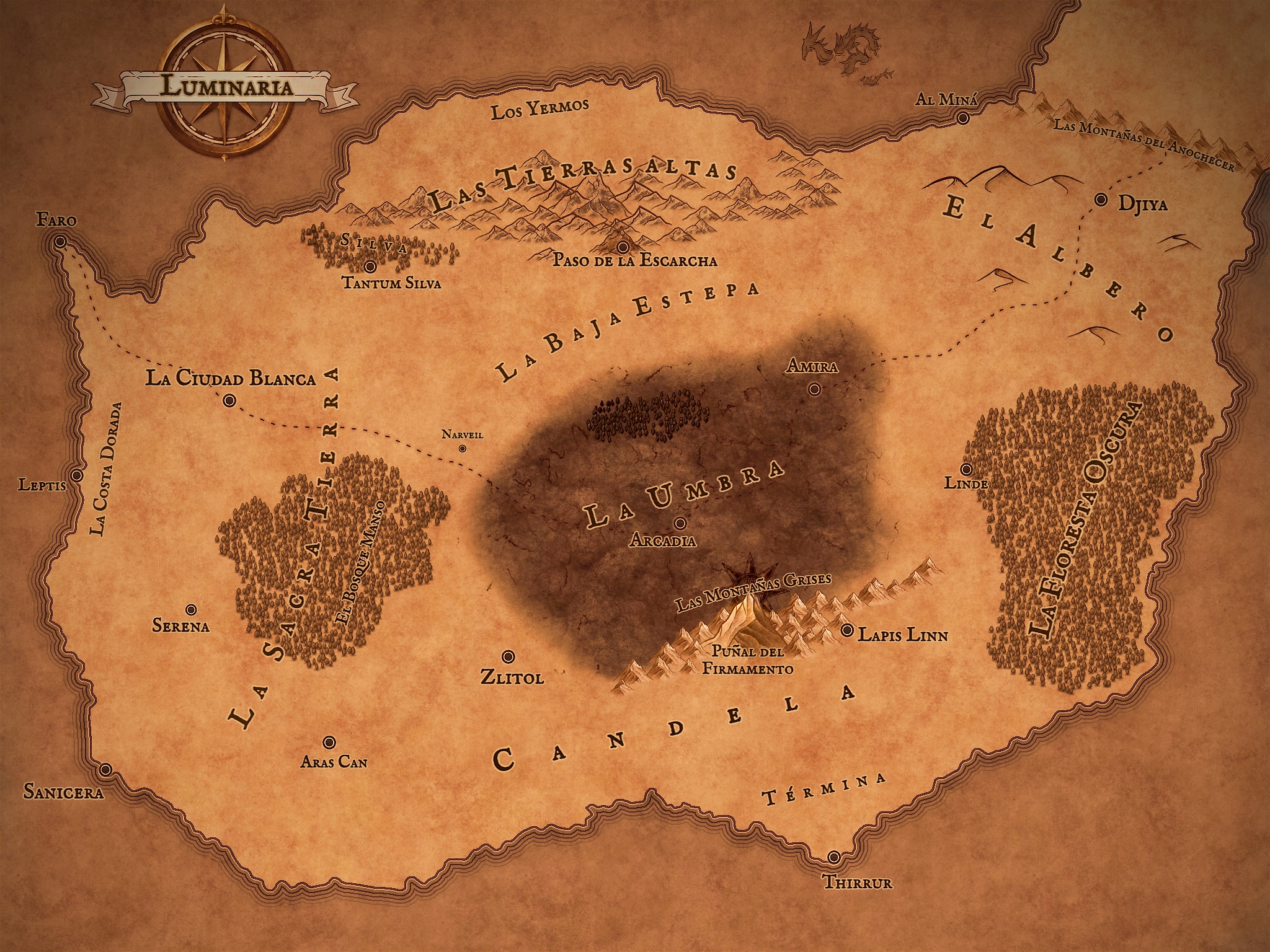The width and height of the screenshot is (1270, 952).
Task: Choose the Serena town marker
Action: click(191, 609)
